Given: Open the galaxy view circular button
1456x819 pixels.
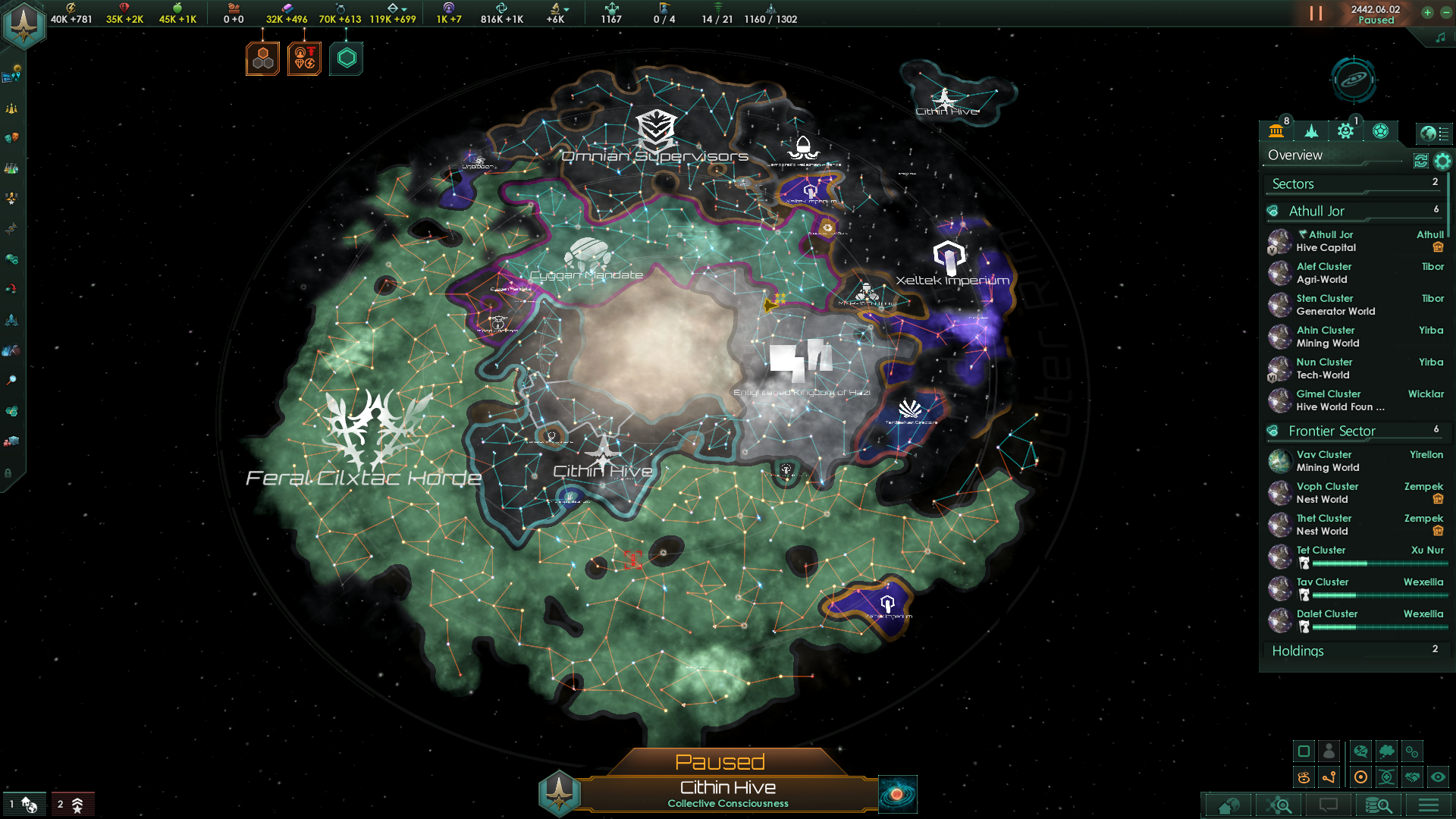Looking at the screenshot, I should click(1354, 80).
